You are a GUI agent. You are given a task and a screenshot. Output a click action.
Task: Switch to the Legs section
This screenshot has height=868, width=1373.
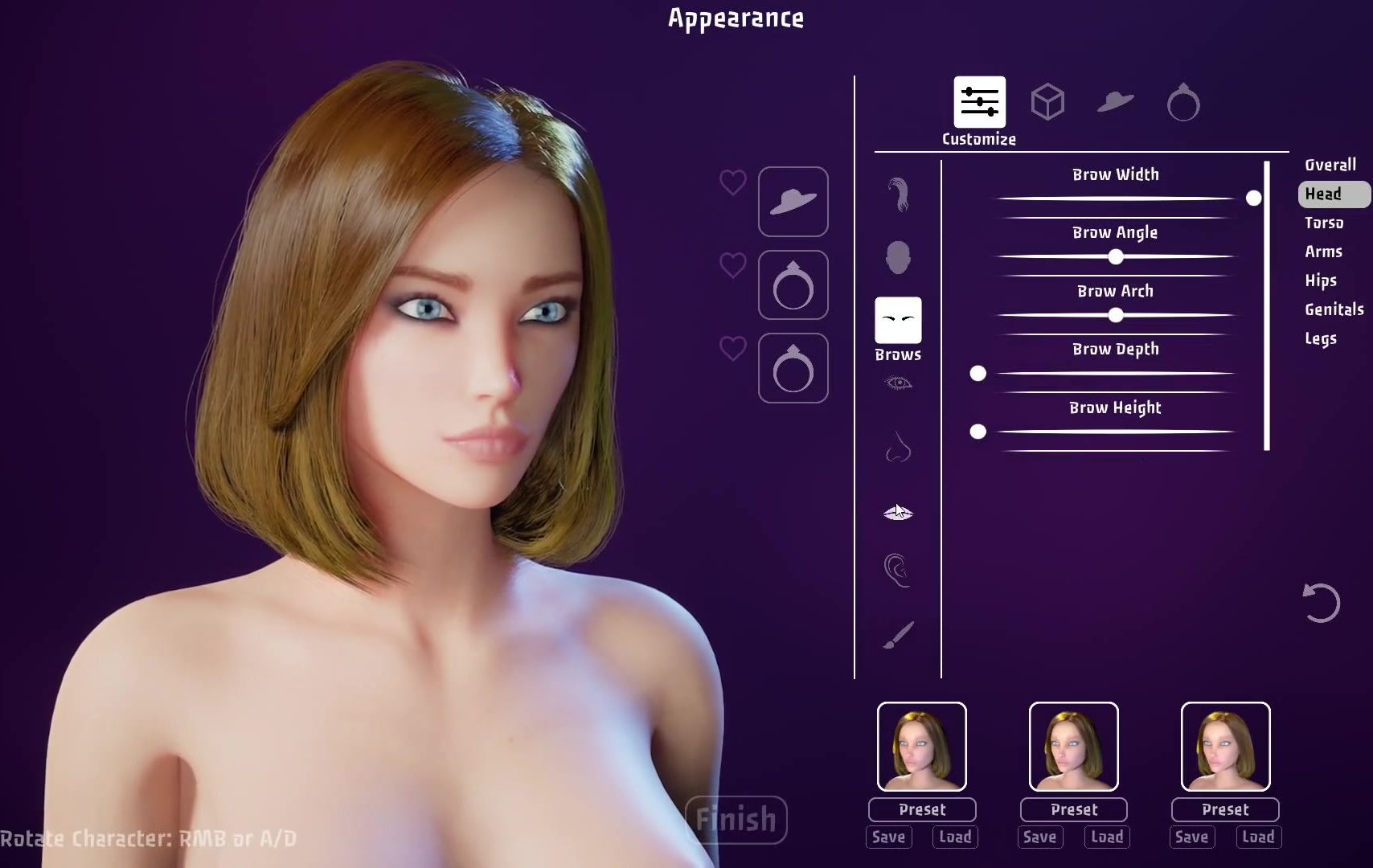click(x=1320, y=338)
